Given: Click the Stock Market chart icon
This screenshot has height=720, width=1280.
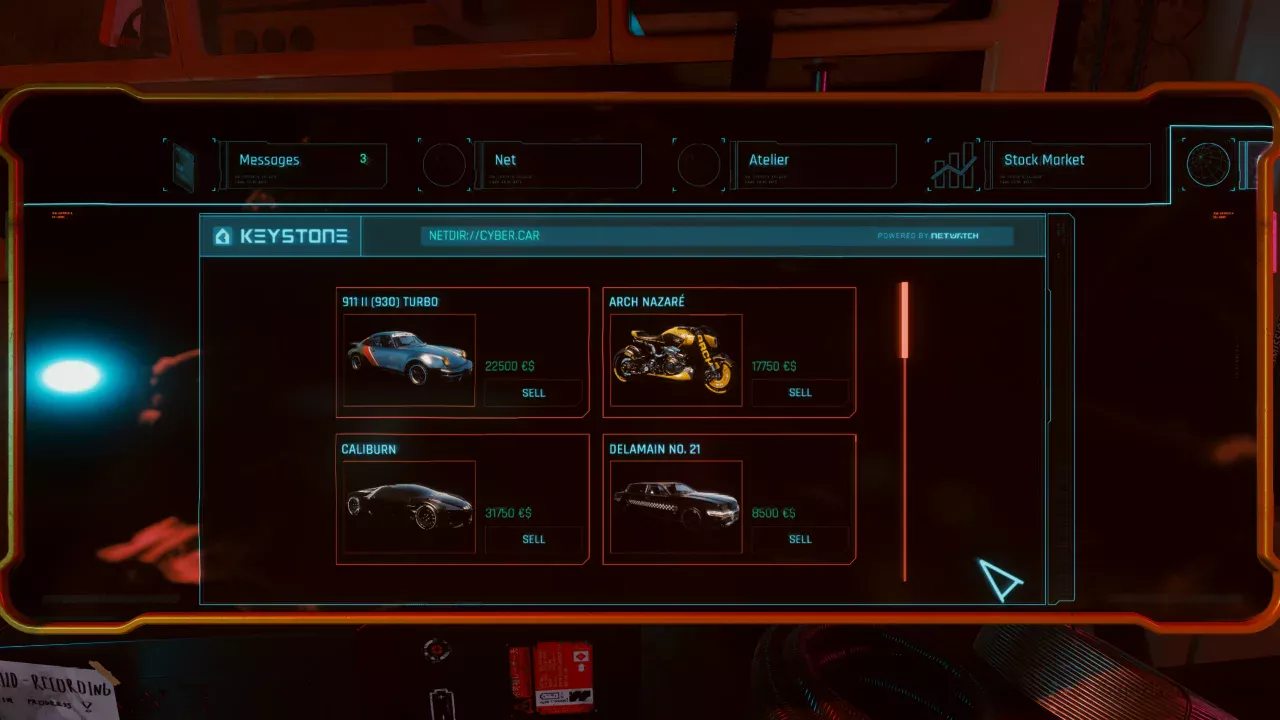Looking at the screenshot, I should point(953,164).
